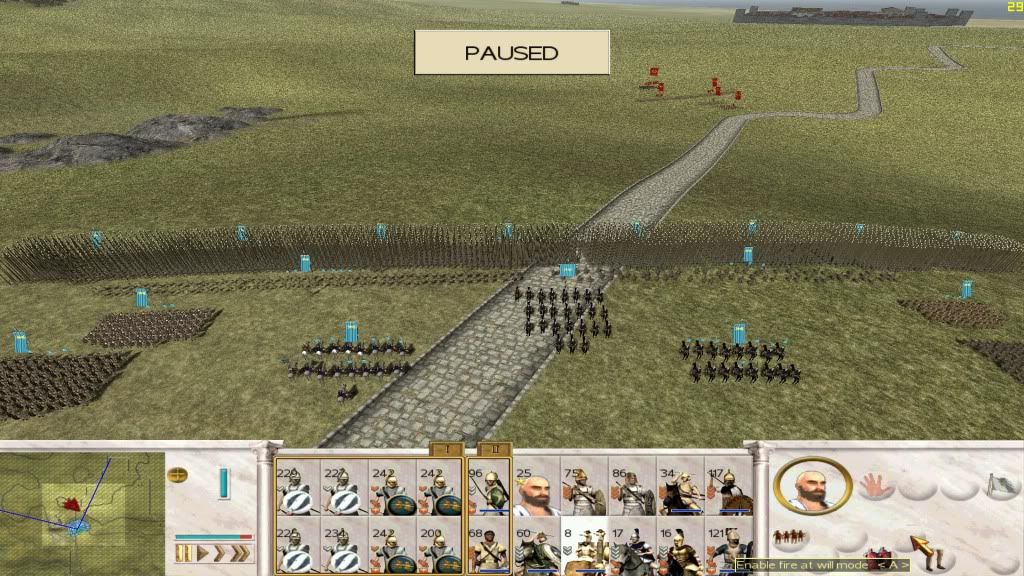Viewport: 1024px width, 576px height.
Task: Set game speed to triple fast forward
Action: point(242,554)
